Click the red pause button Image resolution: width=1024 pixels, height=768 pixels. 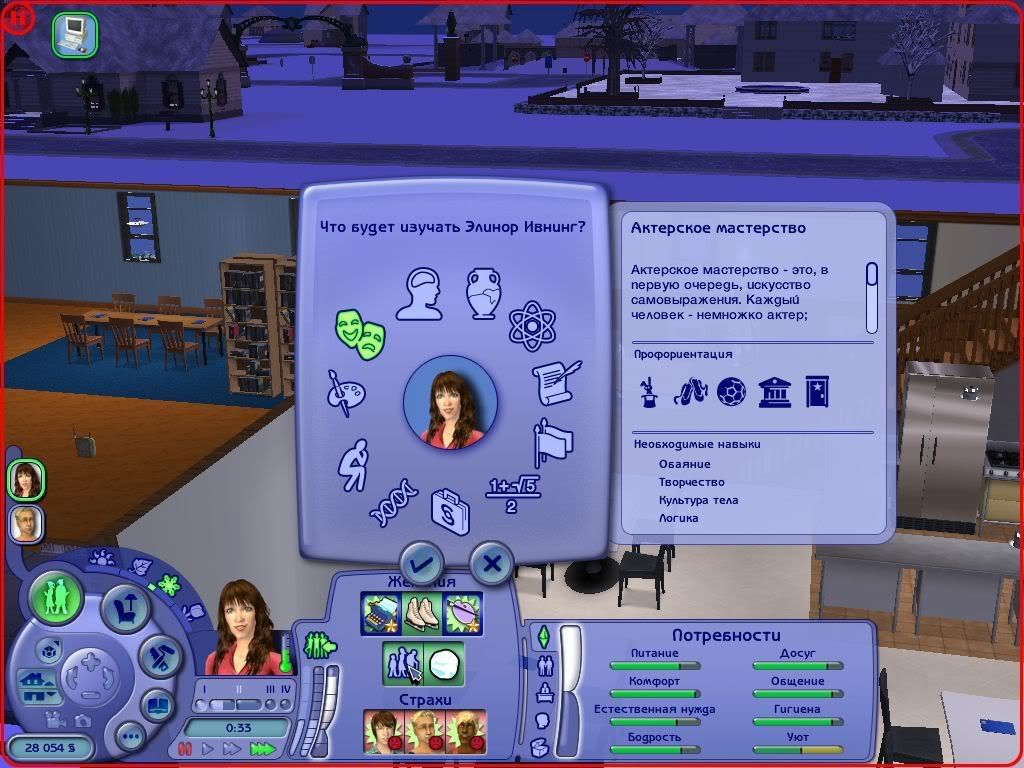[x=184, y=748]
